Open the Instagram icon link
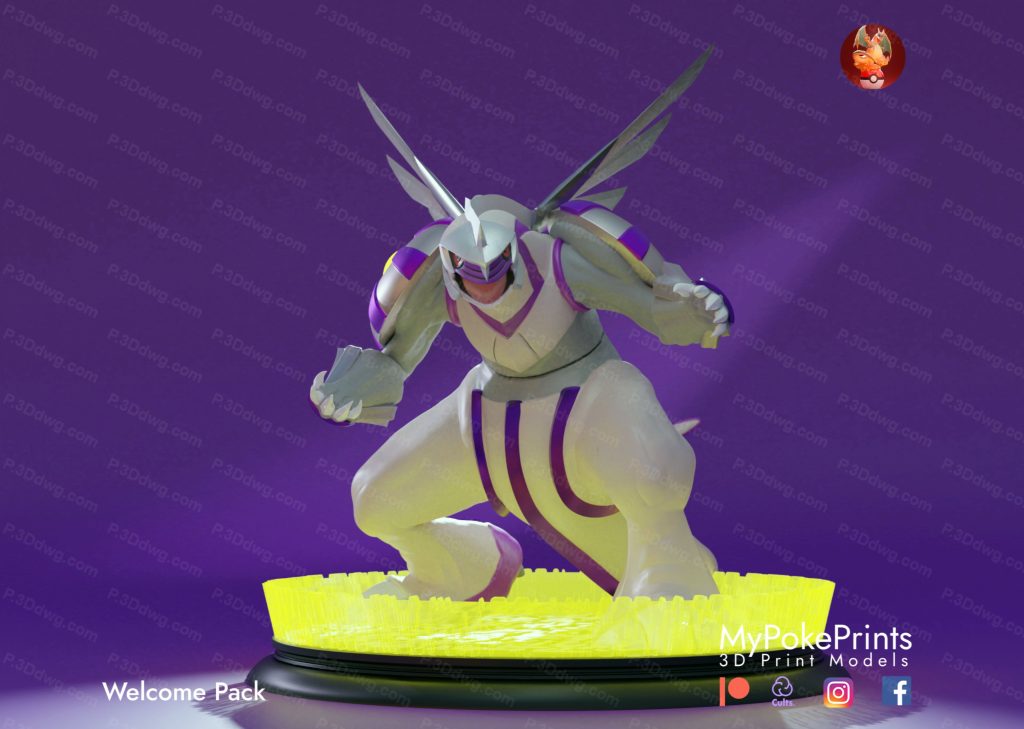This screenshot has width=1024, height=729. 838,692
